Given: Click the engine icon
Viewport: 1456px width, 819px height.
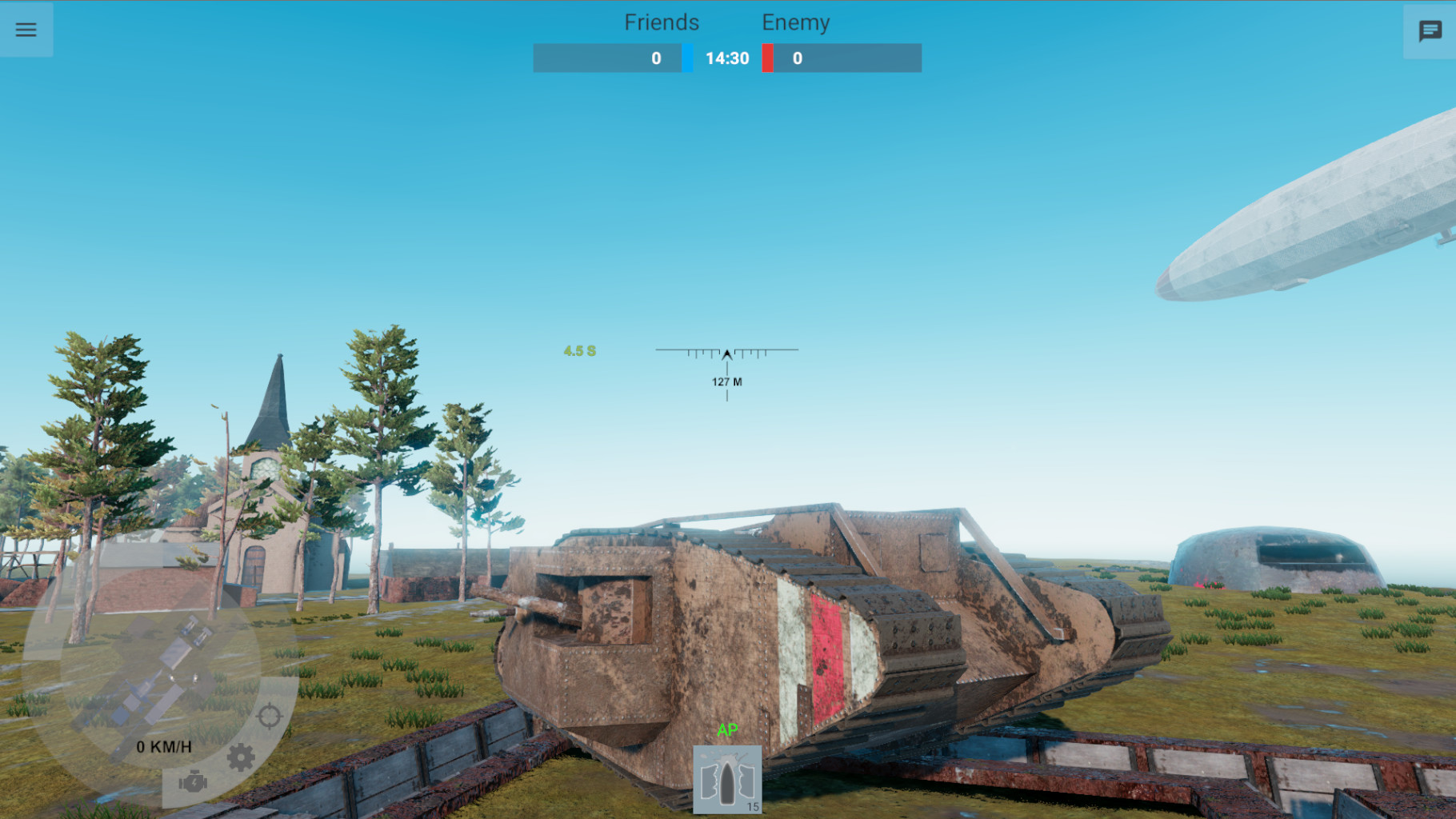Looking at the screenshot, I should (193, 781).
